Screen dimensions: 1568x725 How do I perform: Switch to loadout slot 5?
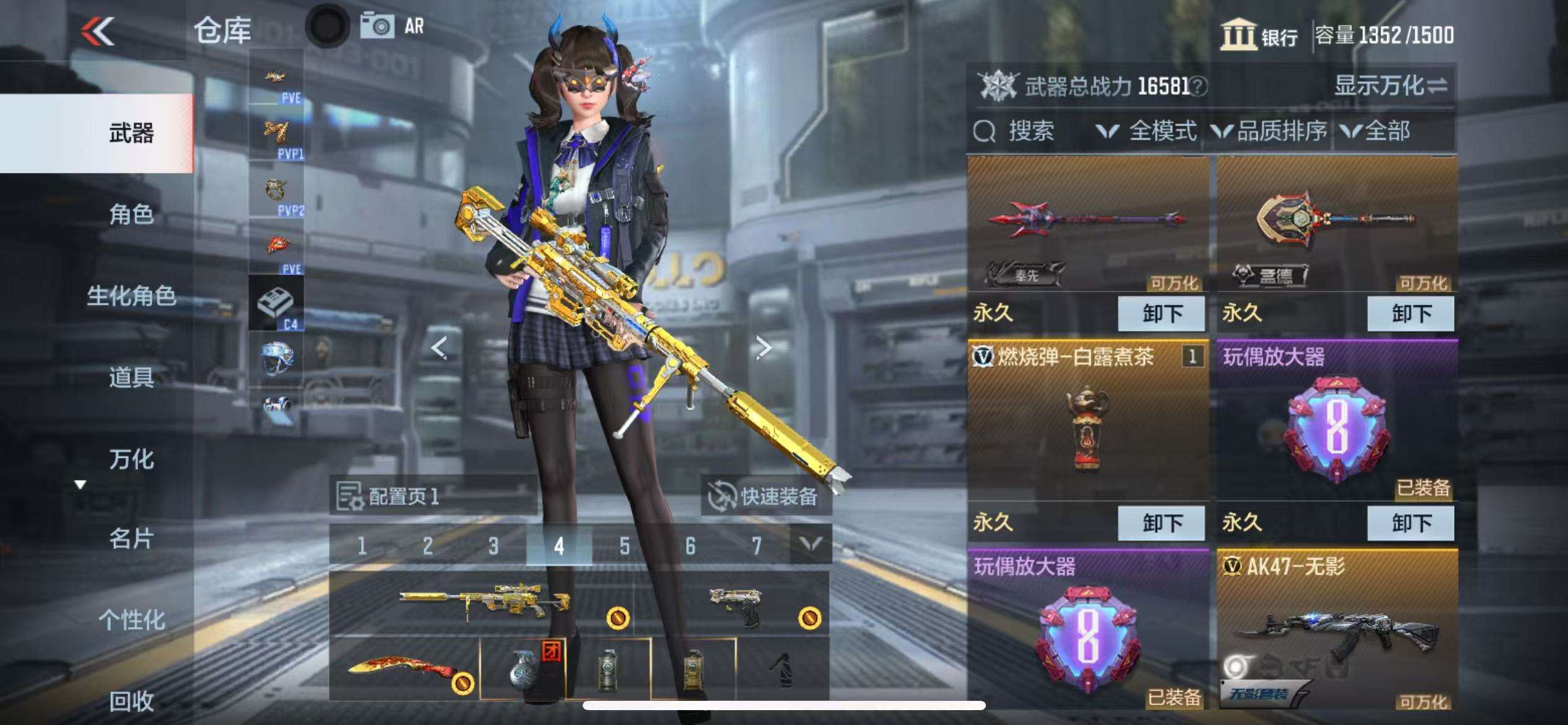tap(624, 546)
